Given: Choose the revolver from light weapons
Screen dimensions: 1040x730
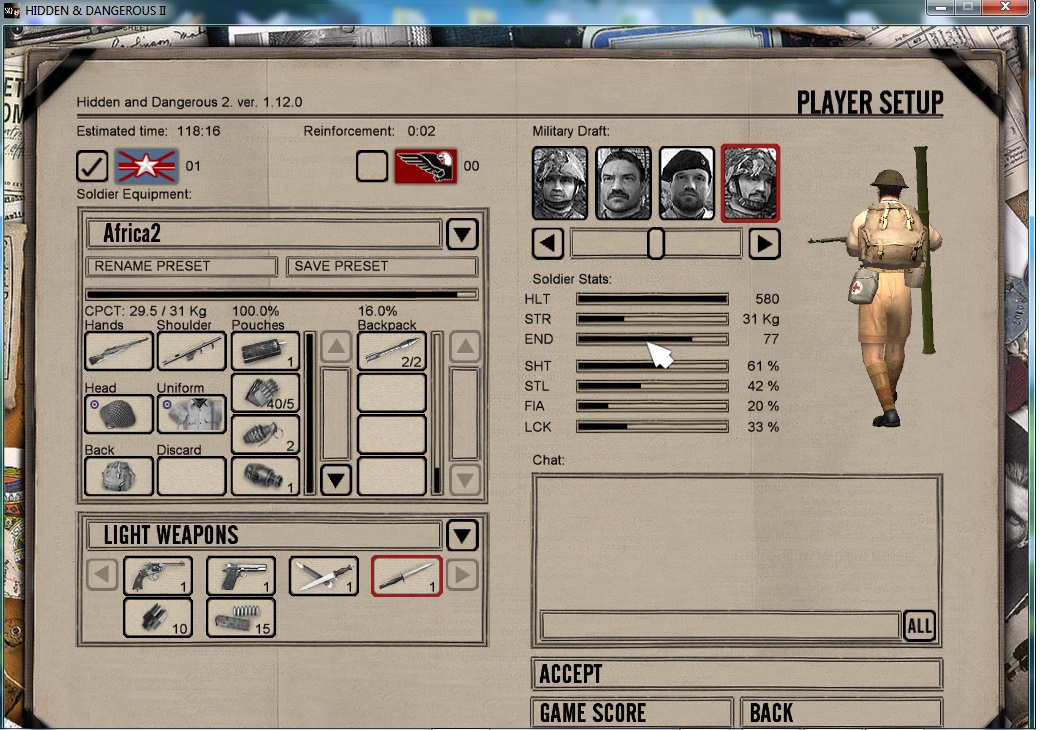Looking at the screenshot, I should tap(158, 576).
